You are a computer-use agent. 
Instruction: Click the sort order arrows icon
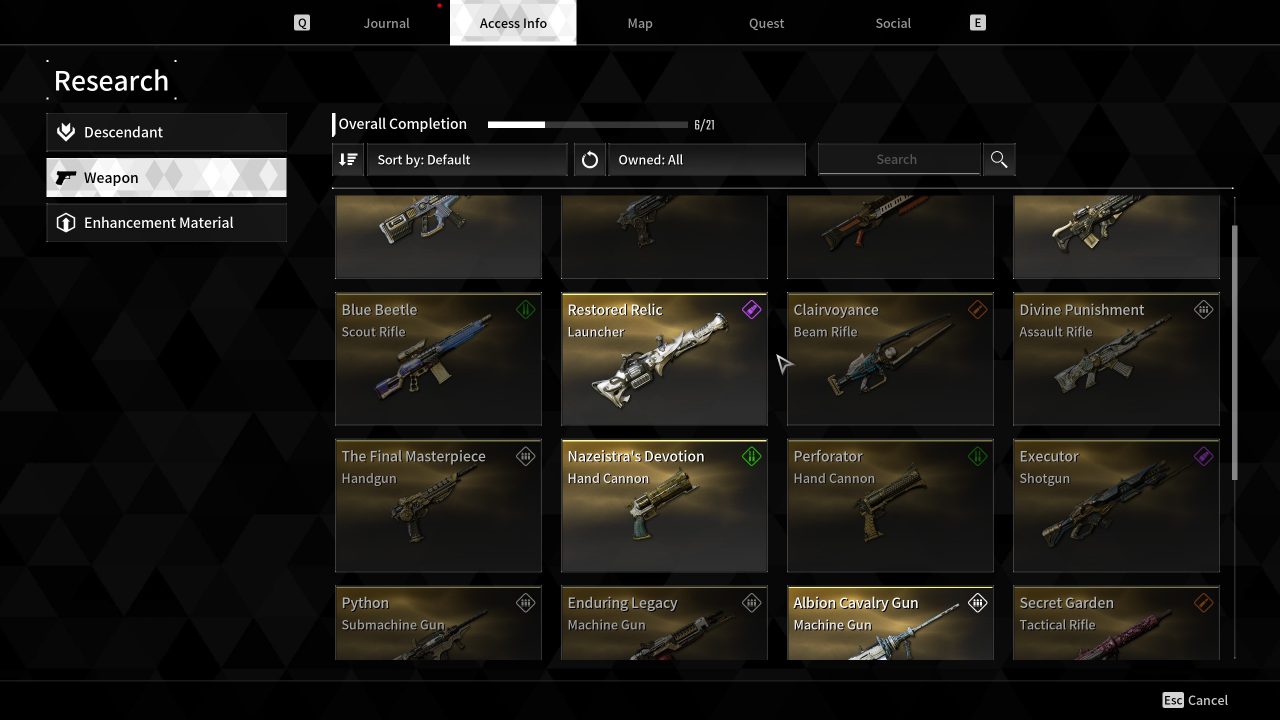click(x=347, y=159)
